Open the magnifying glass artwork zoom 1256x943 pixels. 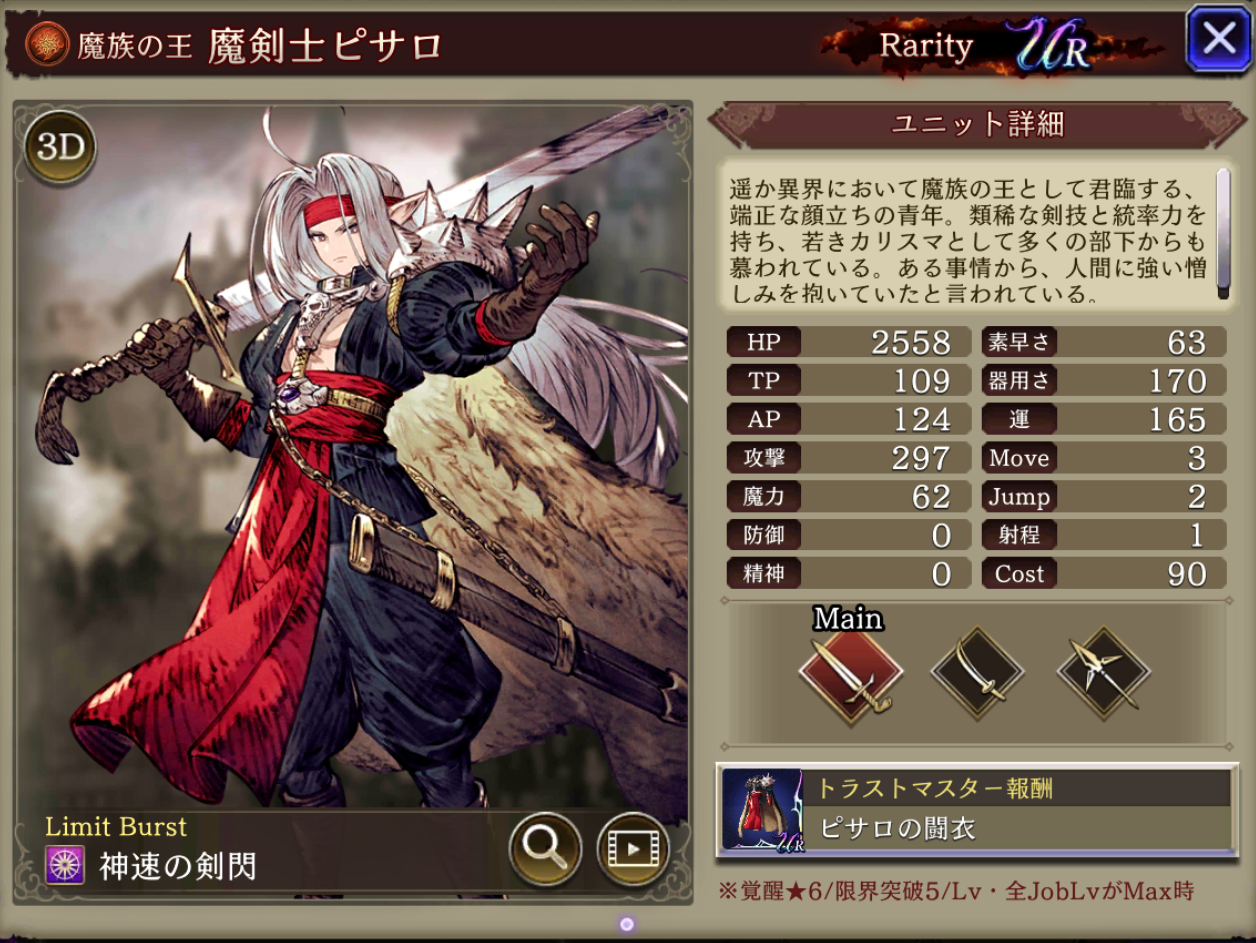pos(545,850)
